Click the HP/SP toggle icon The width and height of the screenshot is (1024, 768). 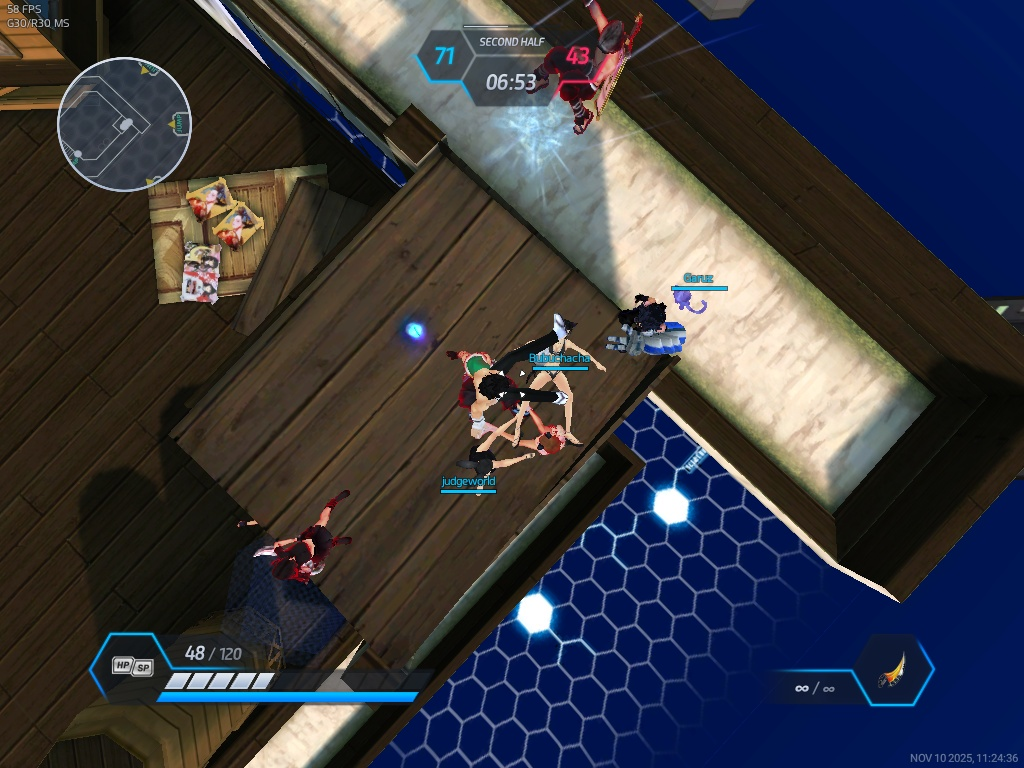pyautogui.click(x=132, y=666)
